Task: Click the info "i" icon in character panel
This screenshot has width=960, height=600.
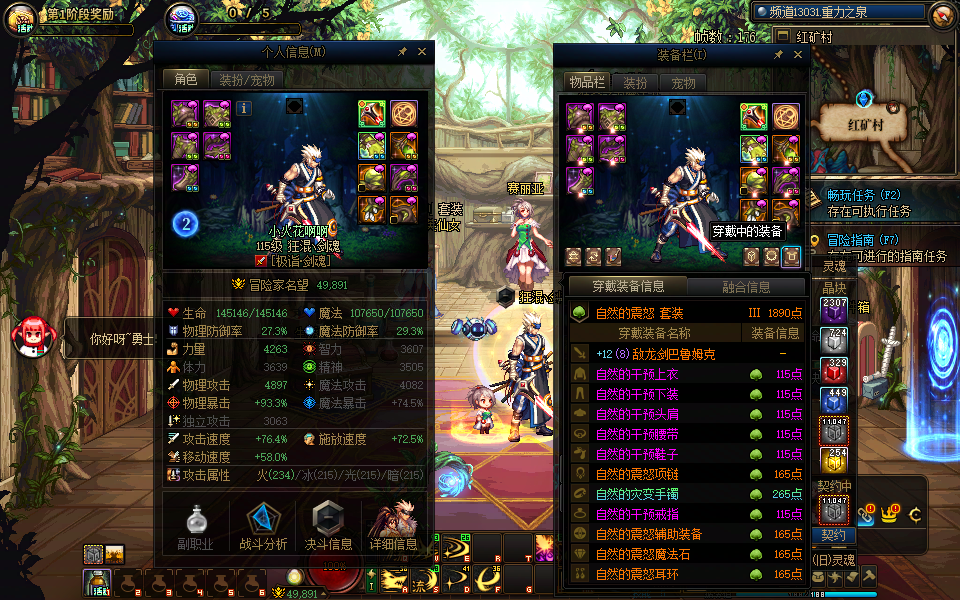Action: (x=244, y=108)
